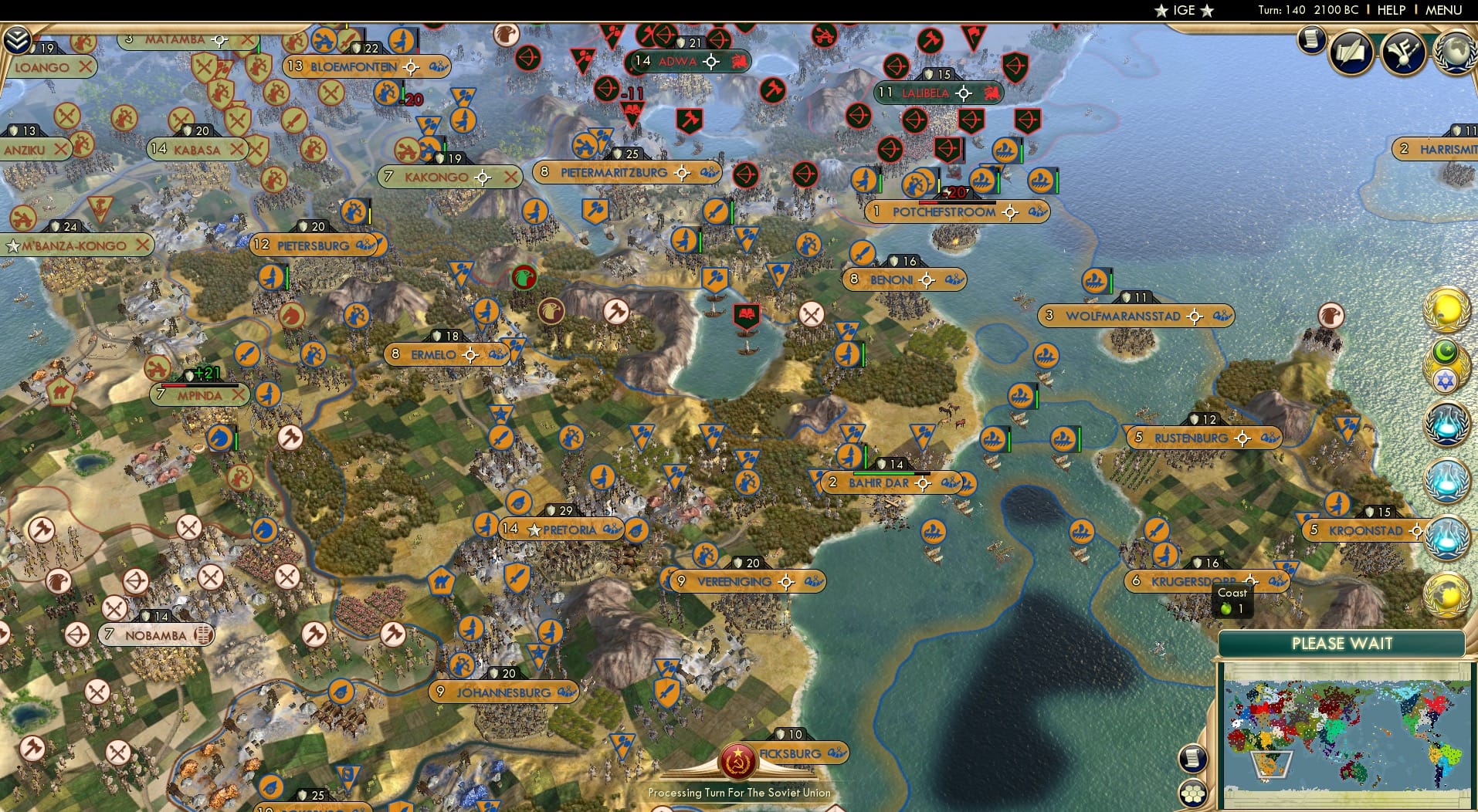Screen dimensions: 1478x812
Task: Click the focus crosshair icon on Ermelo's city banner
Action: click(x=470, y=354)
